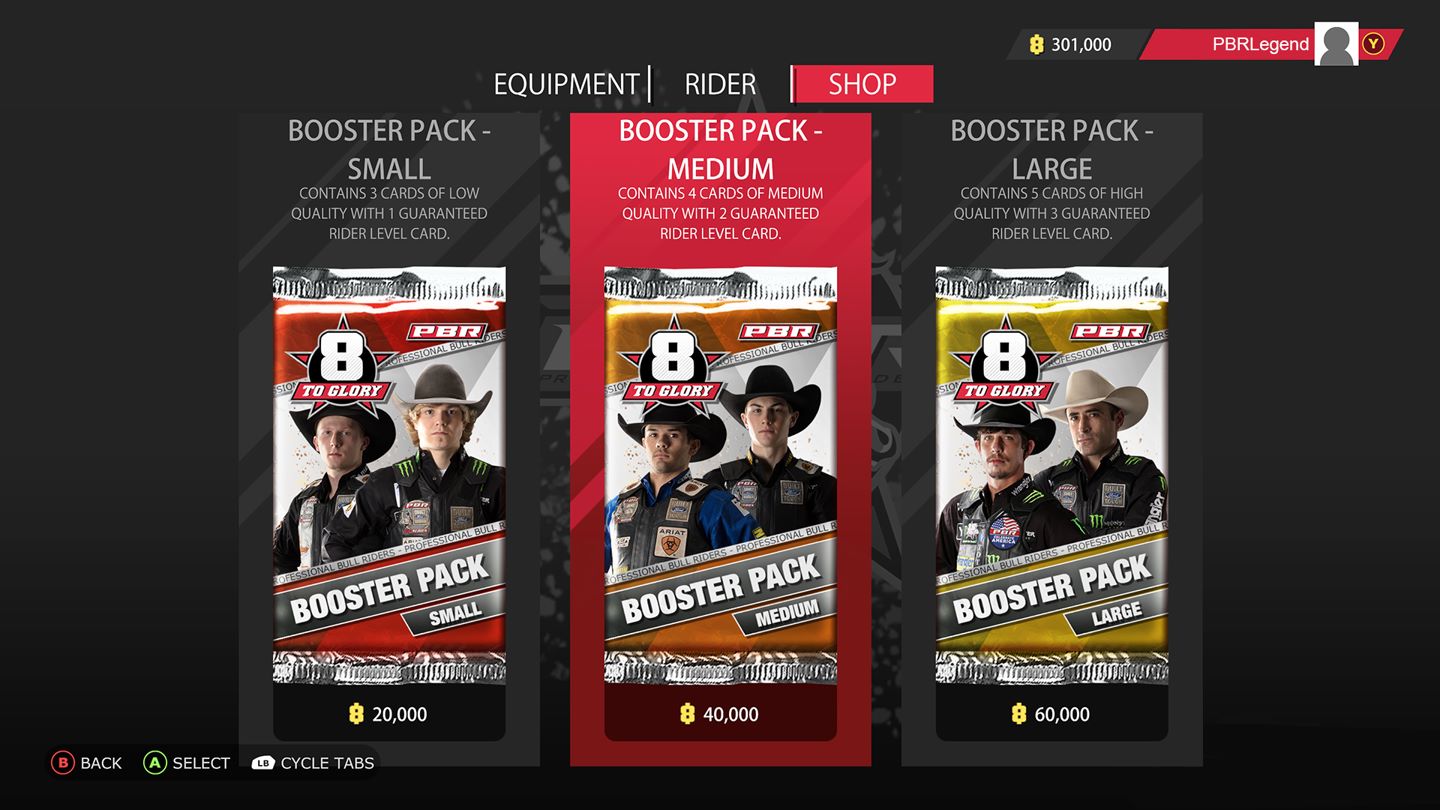Click the CYCLE TABS label
Screen dimensions: 1440x810
click(329, 763)
